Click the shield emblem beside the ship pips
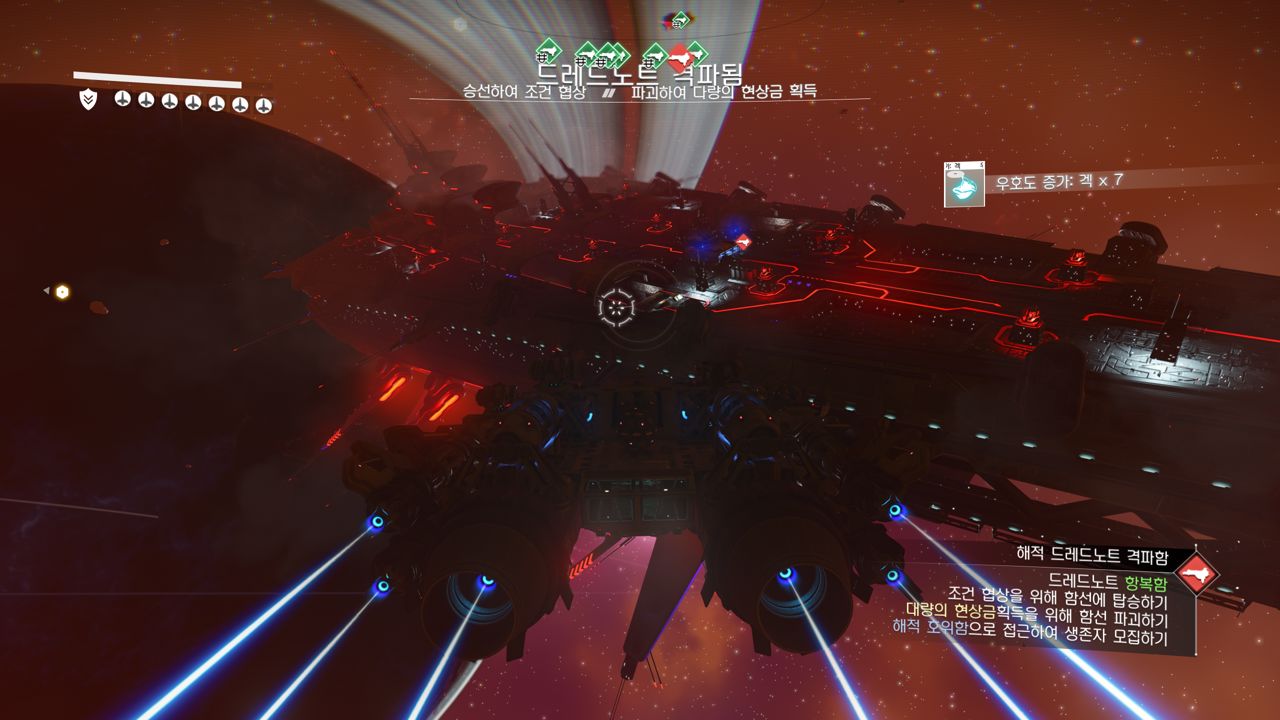 [88, 99]
